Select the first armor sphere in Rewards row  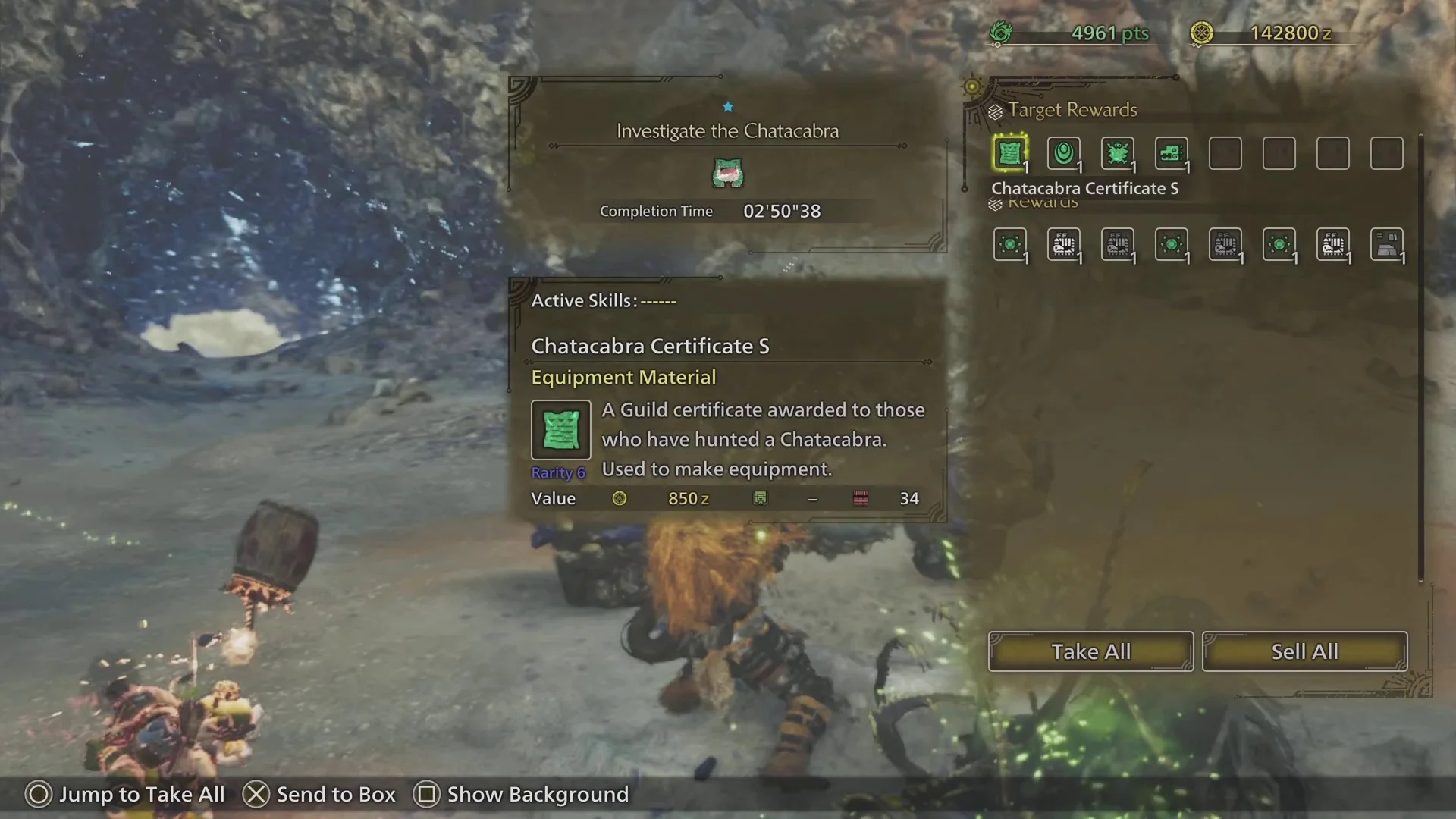1011,245
